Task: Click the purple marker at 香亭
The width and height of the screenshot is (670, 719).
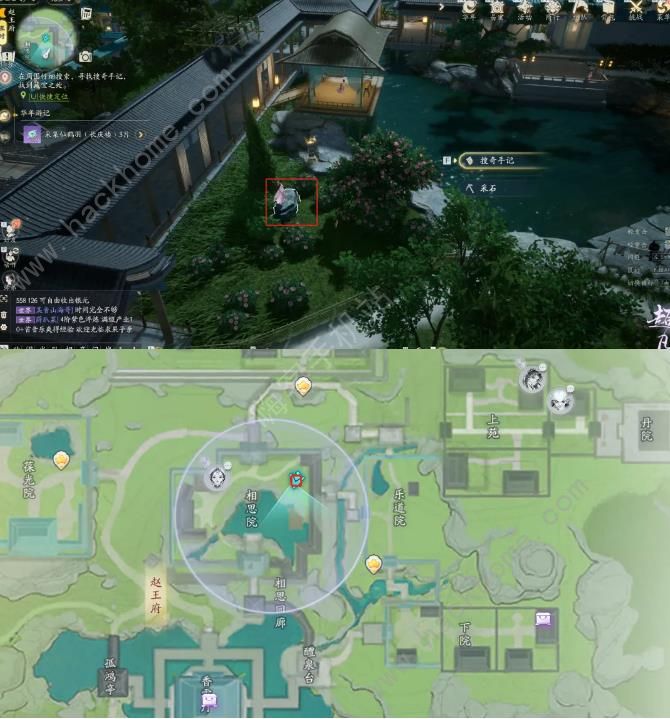Action: tap(208, 700)
